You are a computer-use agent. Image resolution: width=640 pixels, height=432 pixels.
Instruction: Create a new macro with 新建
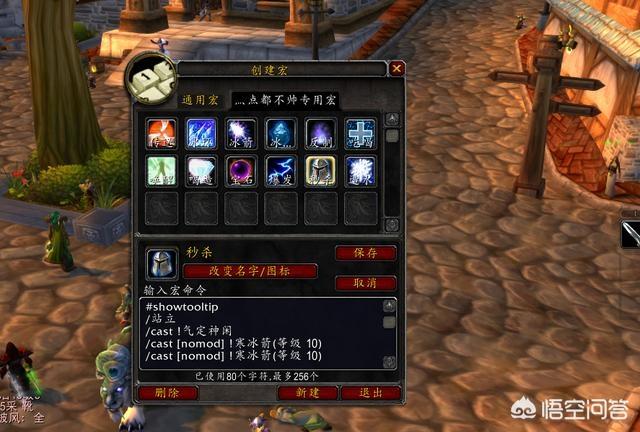click(x=307, y=392)
